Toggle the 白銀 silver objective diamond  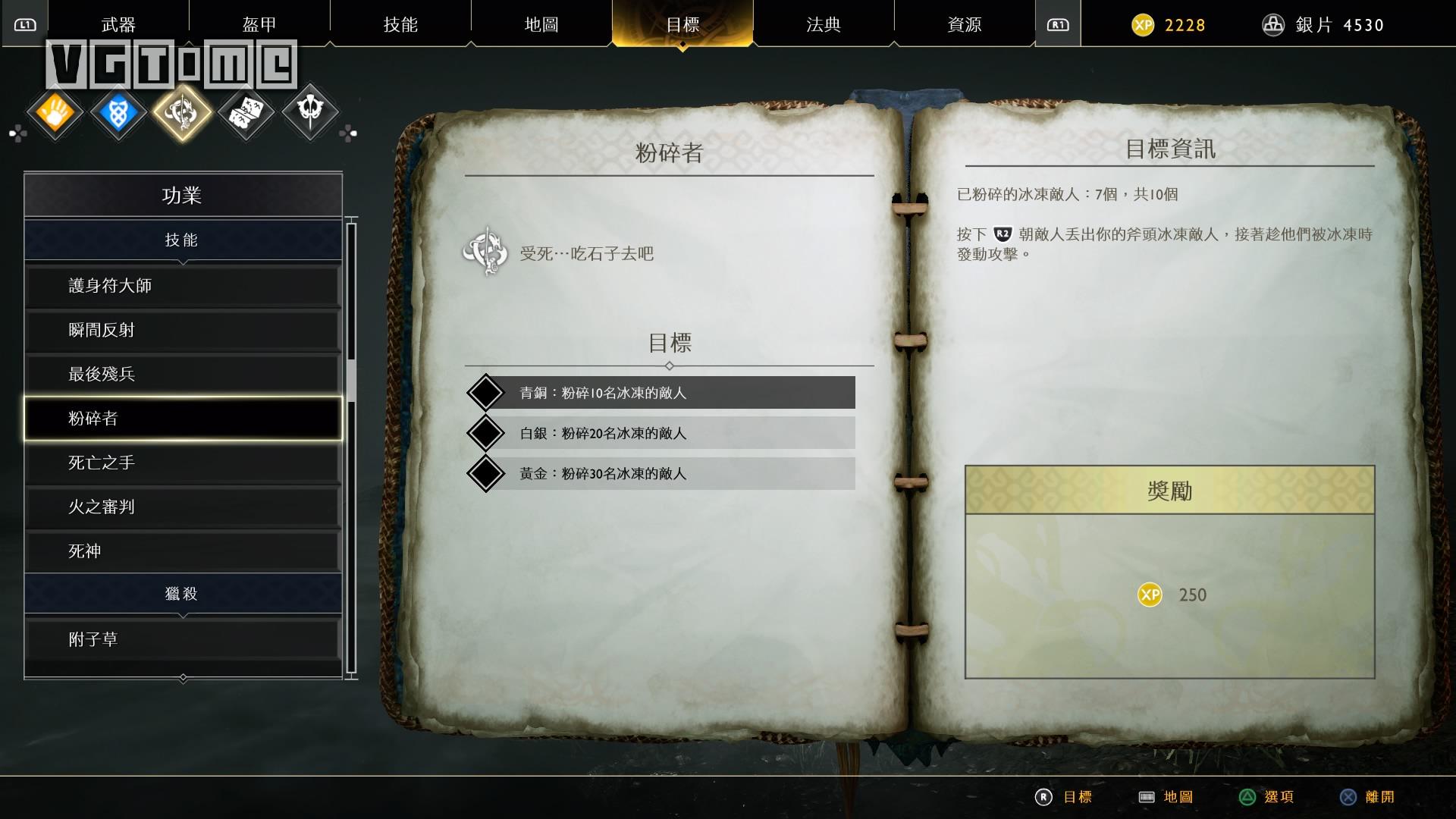pos(488,433)
